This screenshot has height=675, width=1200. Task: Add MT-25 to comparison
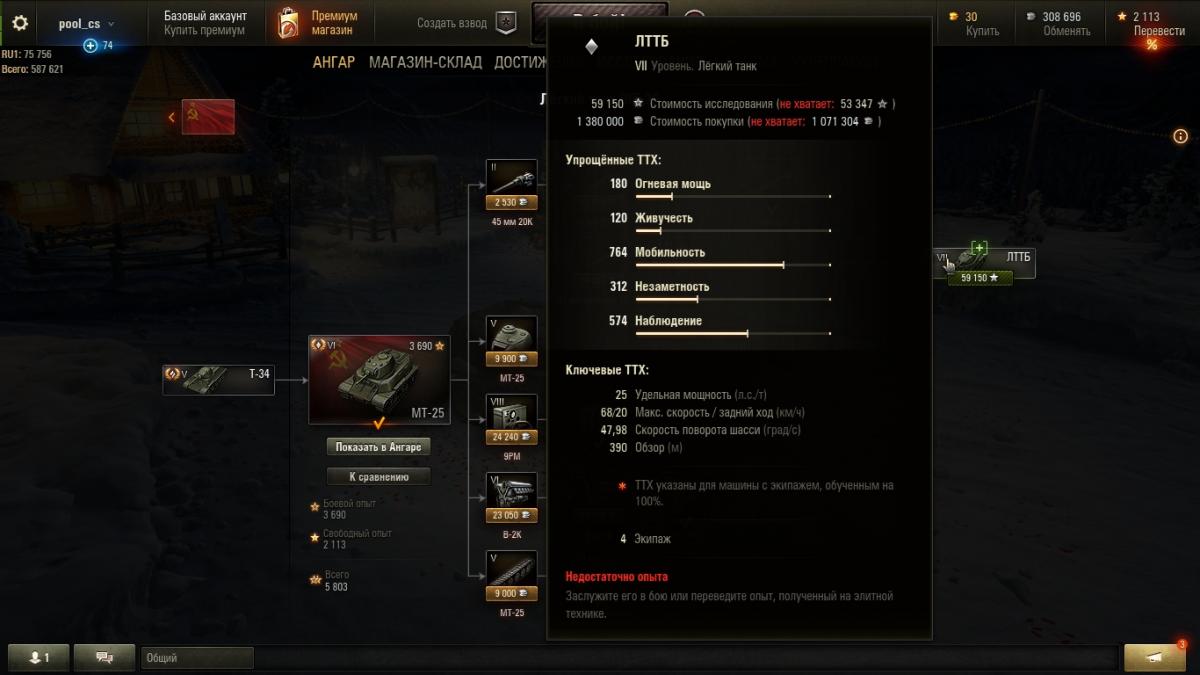point(378,477)
